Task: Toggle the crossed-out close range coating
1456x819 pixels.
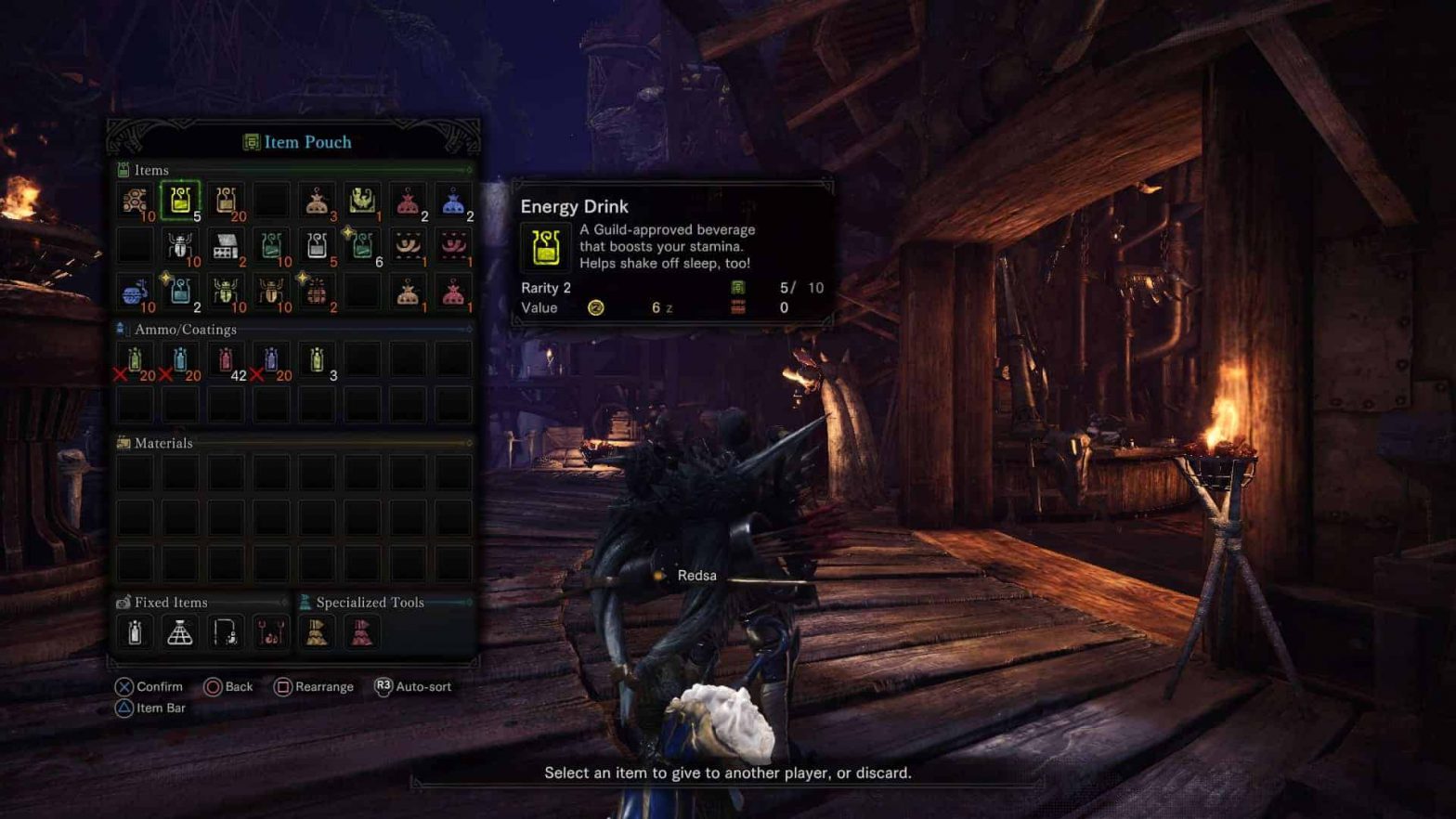Action: click(x=135, y=360)
